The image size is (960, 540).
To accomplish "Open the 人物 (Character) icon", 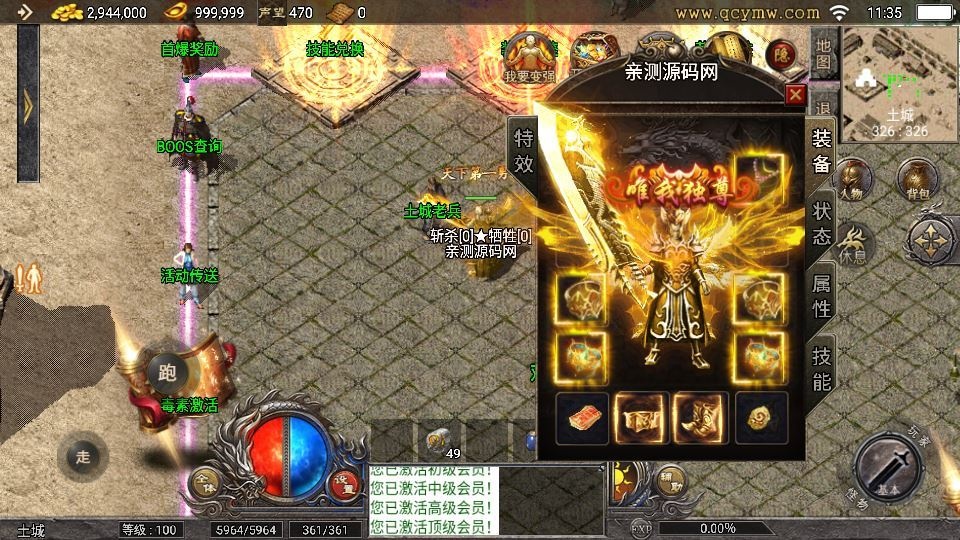I will click(x=851, y=180).
